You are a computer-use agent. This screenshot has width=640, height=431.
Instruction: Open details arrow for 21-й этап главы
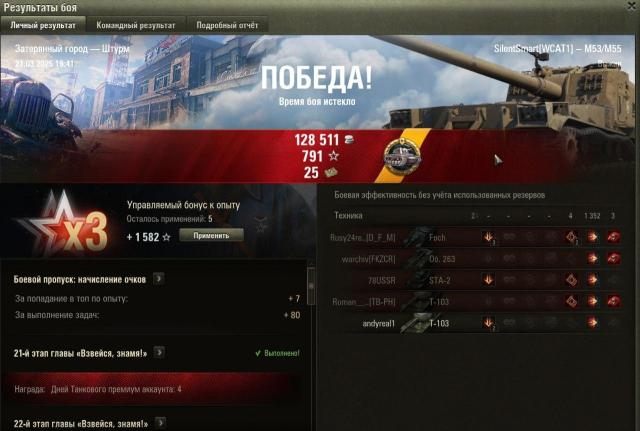point(159,352)
